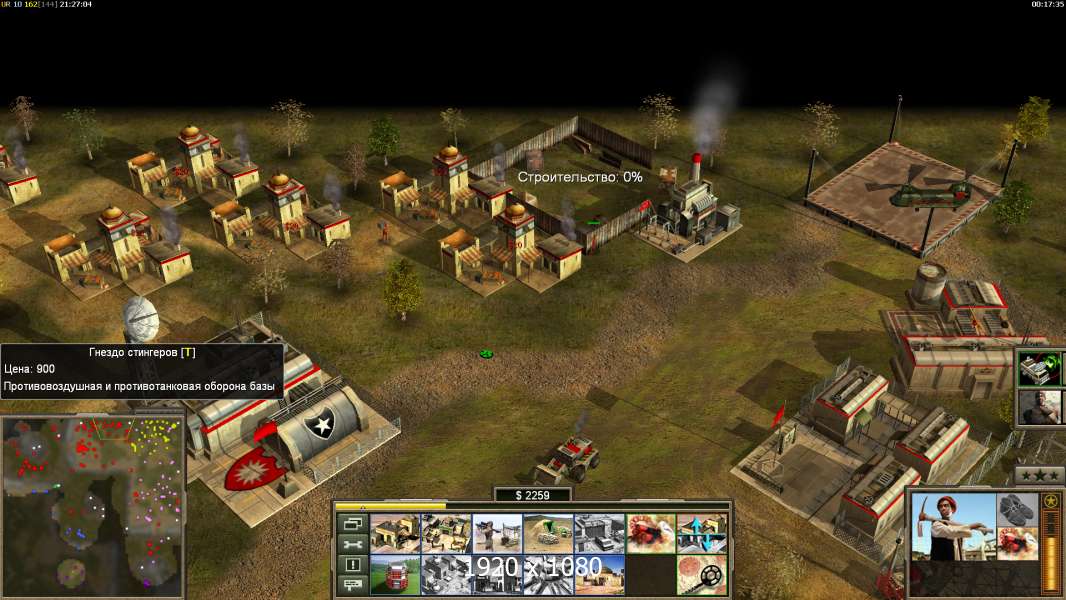The image size is (1066, 600).
Task: Open the wrench options button
Action: [x=352, y=544]
